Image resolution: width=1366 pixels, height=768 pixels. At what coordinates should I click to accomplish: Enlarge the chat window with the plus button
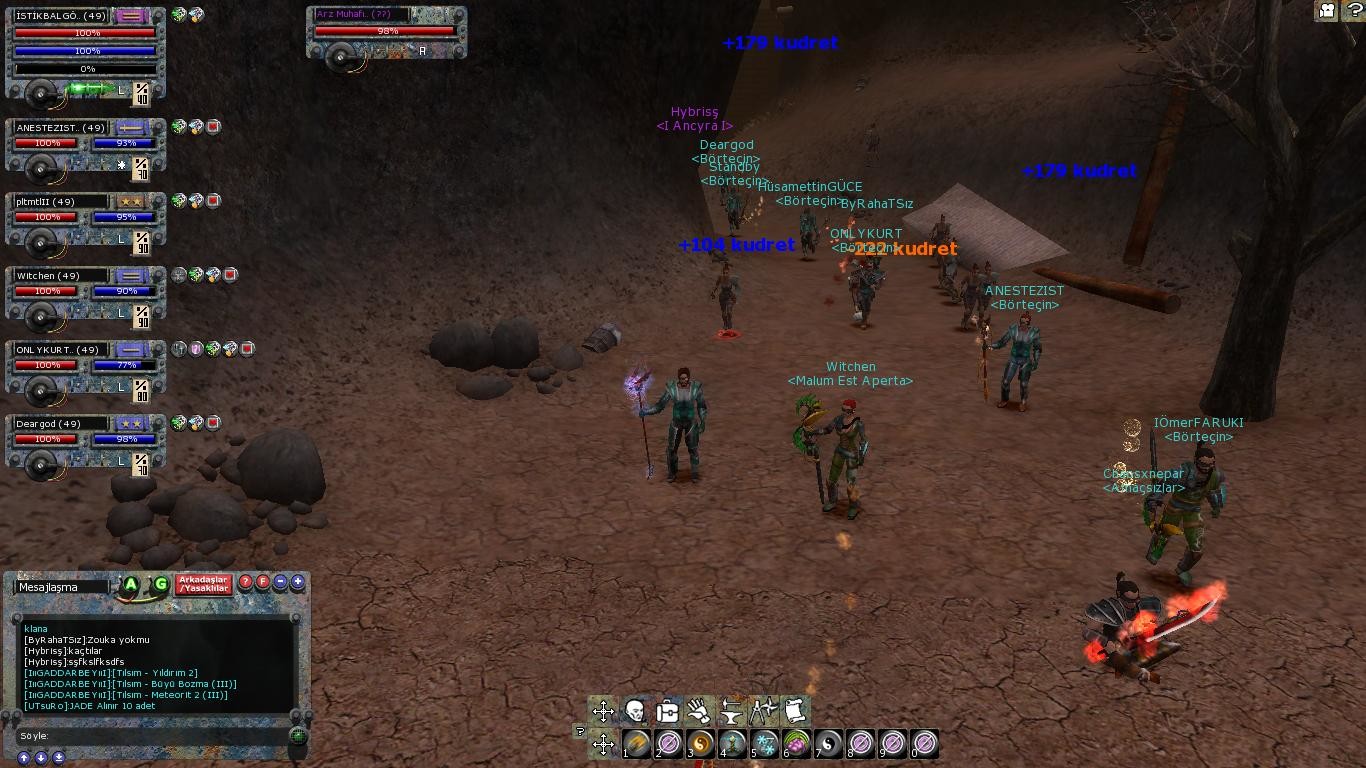298,582
